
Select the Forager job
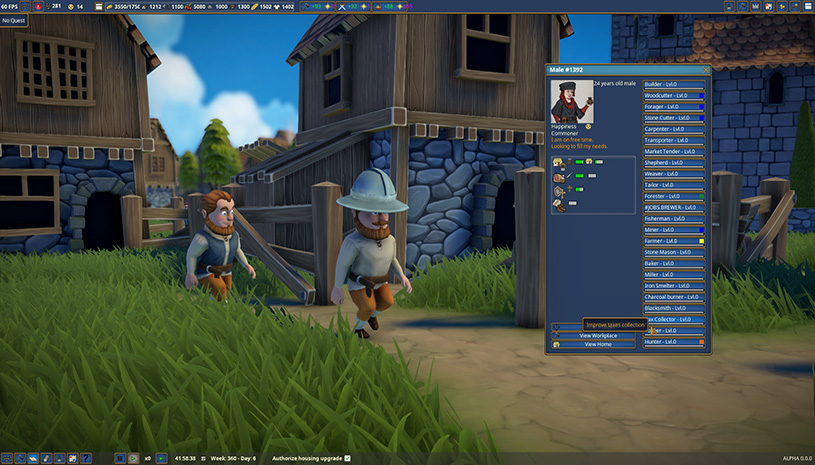(674, 106)
